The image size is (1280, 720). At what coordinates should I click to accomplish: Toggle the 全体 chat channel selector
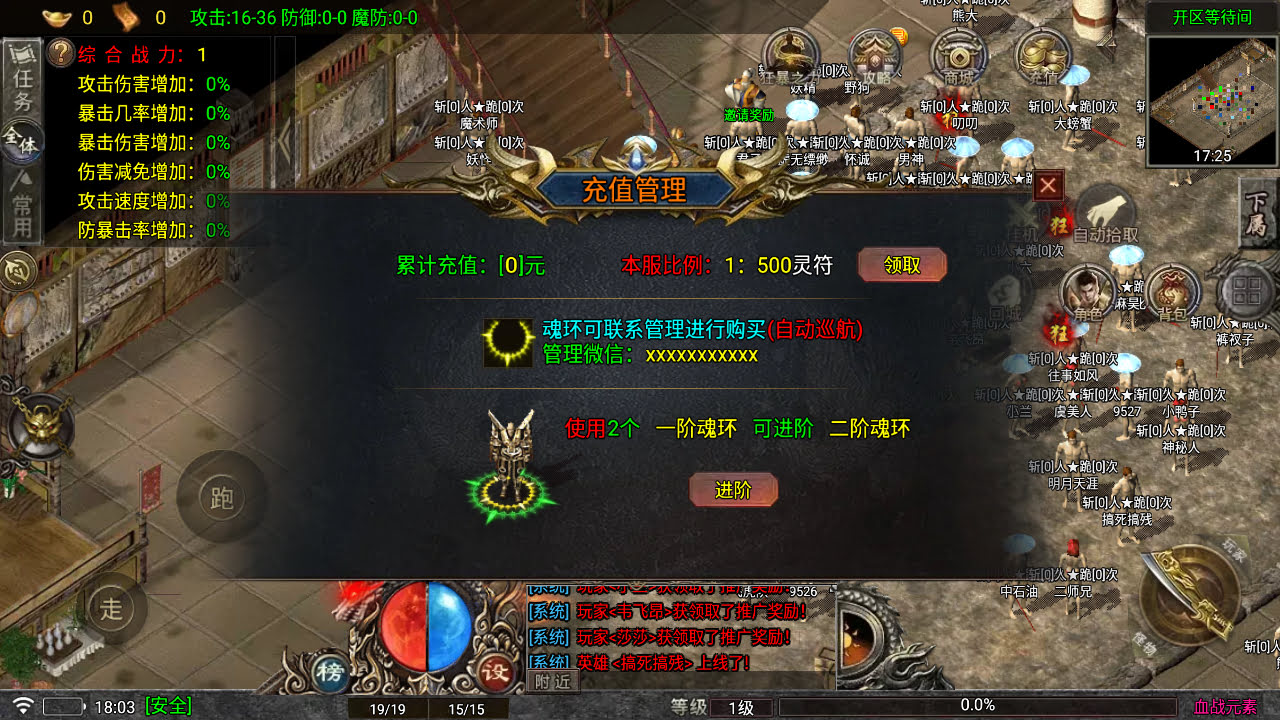coord(21,143)
